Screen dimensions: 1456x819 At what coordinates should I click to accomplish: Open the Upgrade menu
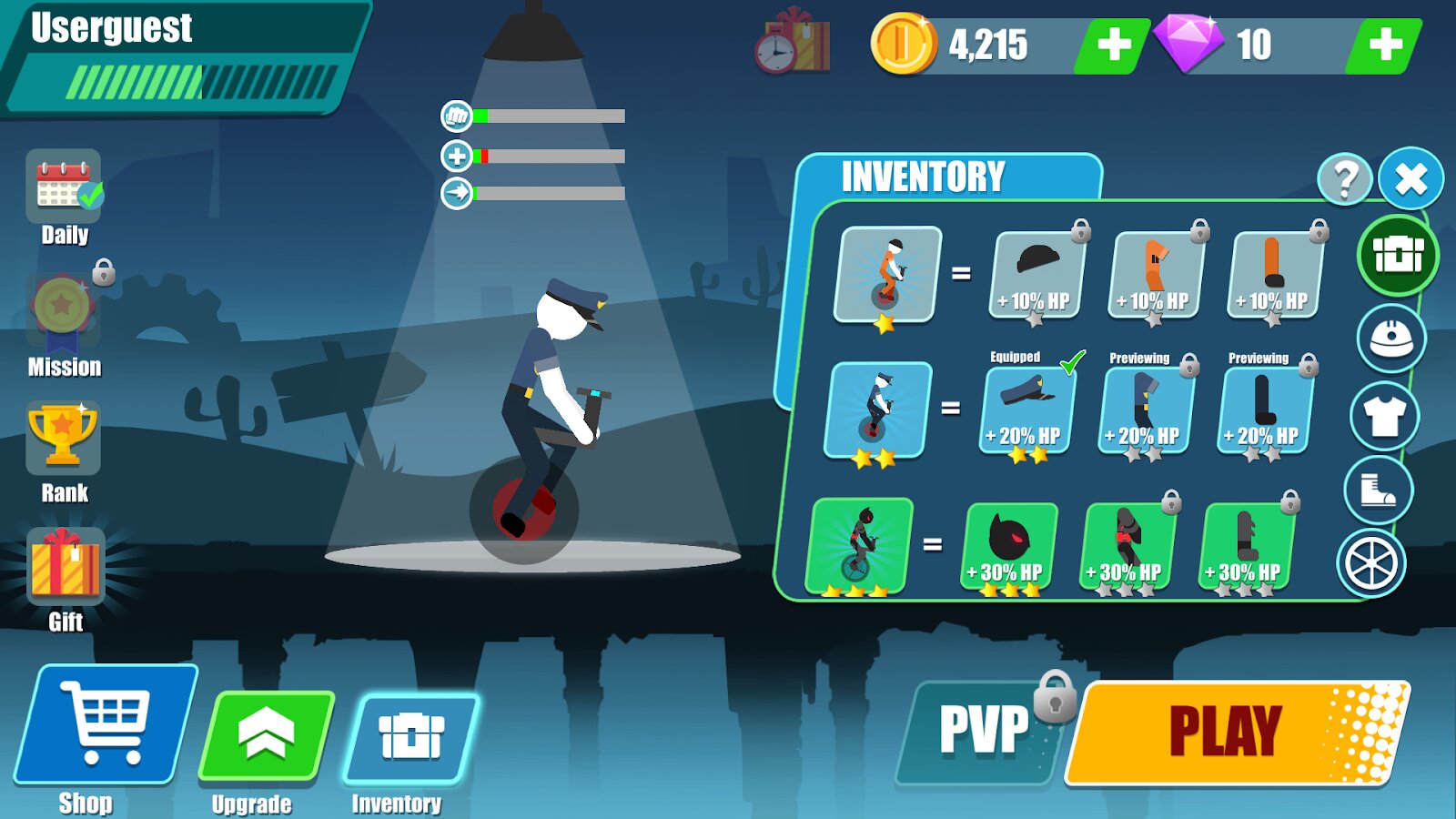(x=265, y=737)
